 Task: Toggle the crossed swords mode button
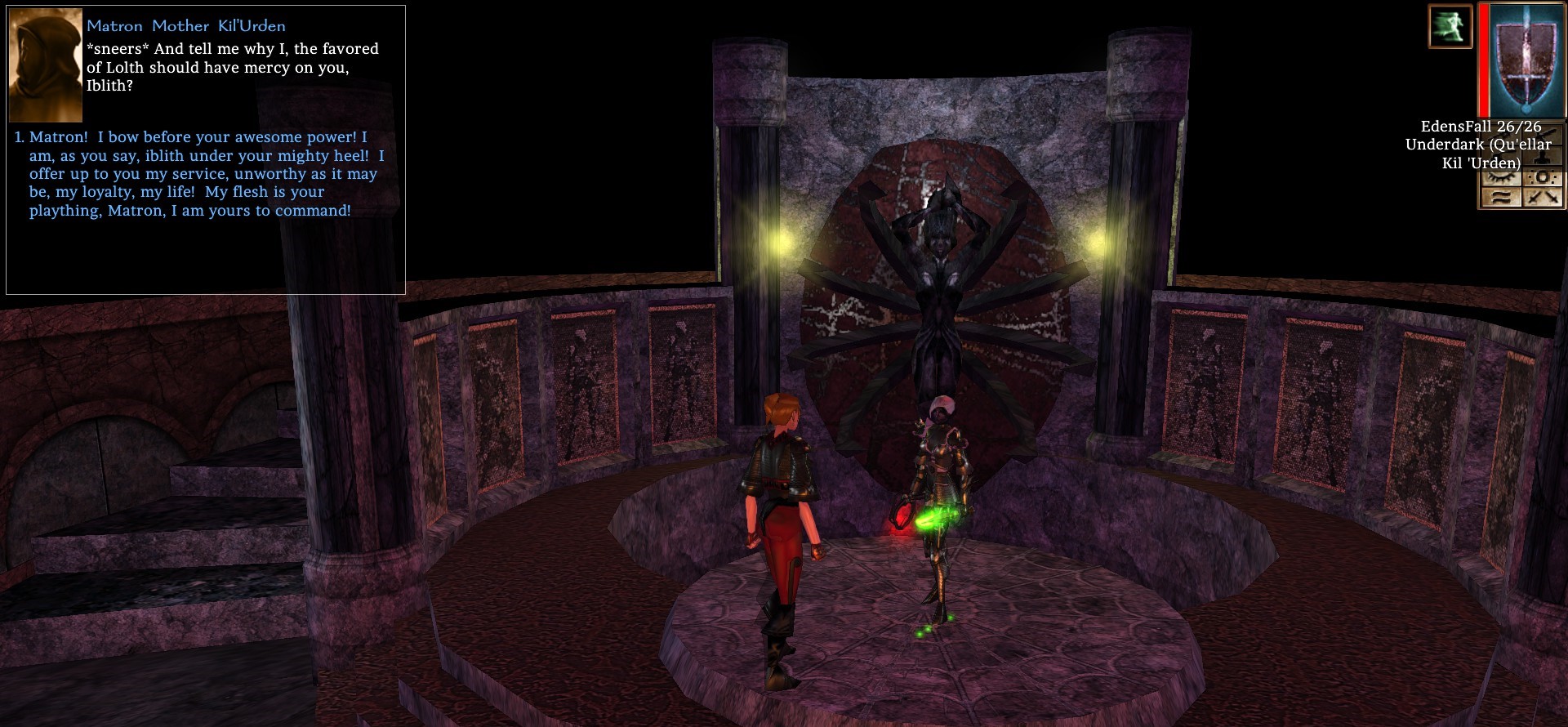point(1543,197)
